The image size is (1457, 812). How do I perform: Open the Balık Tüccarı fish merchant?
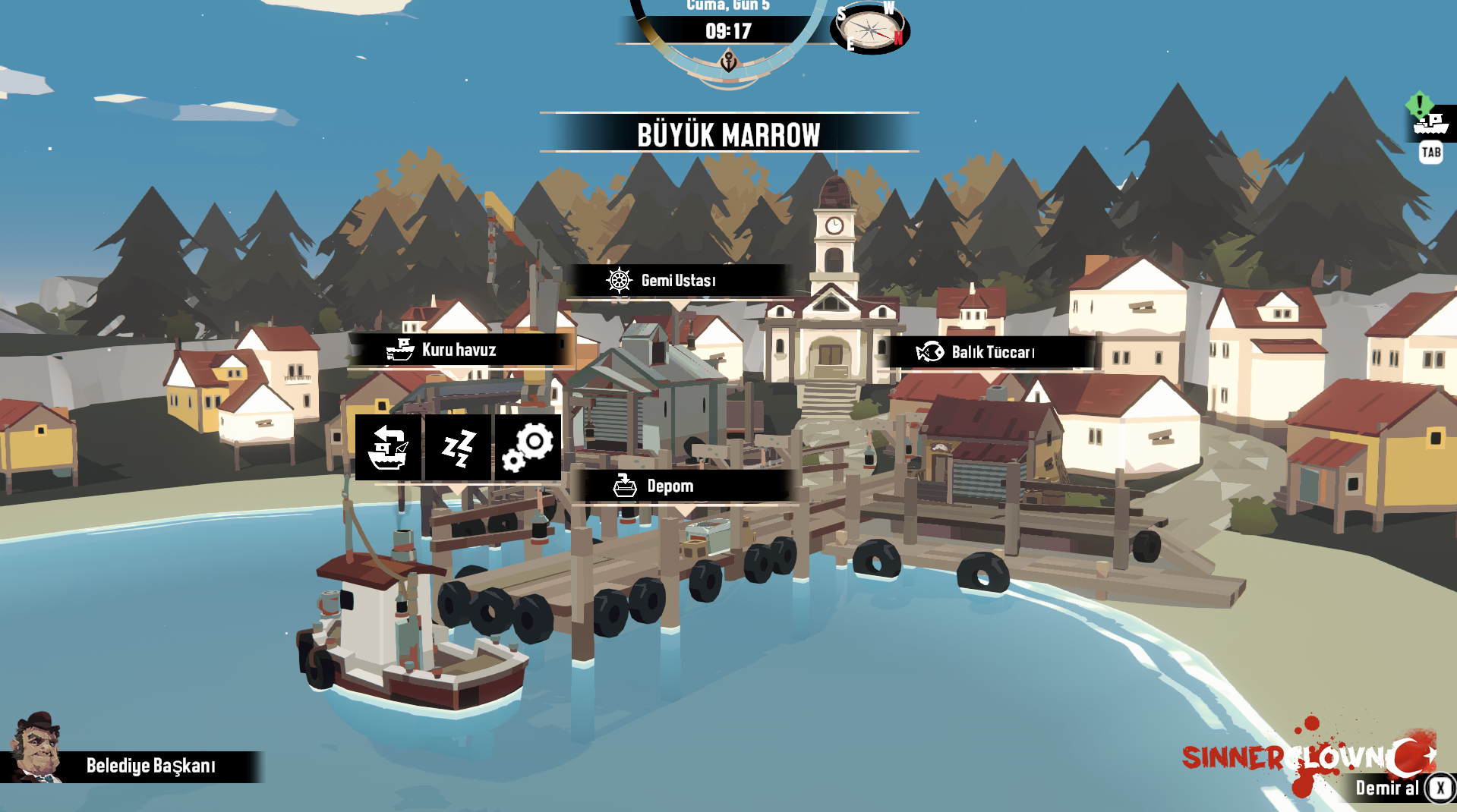pyautogui.click(x=992, y=352)
